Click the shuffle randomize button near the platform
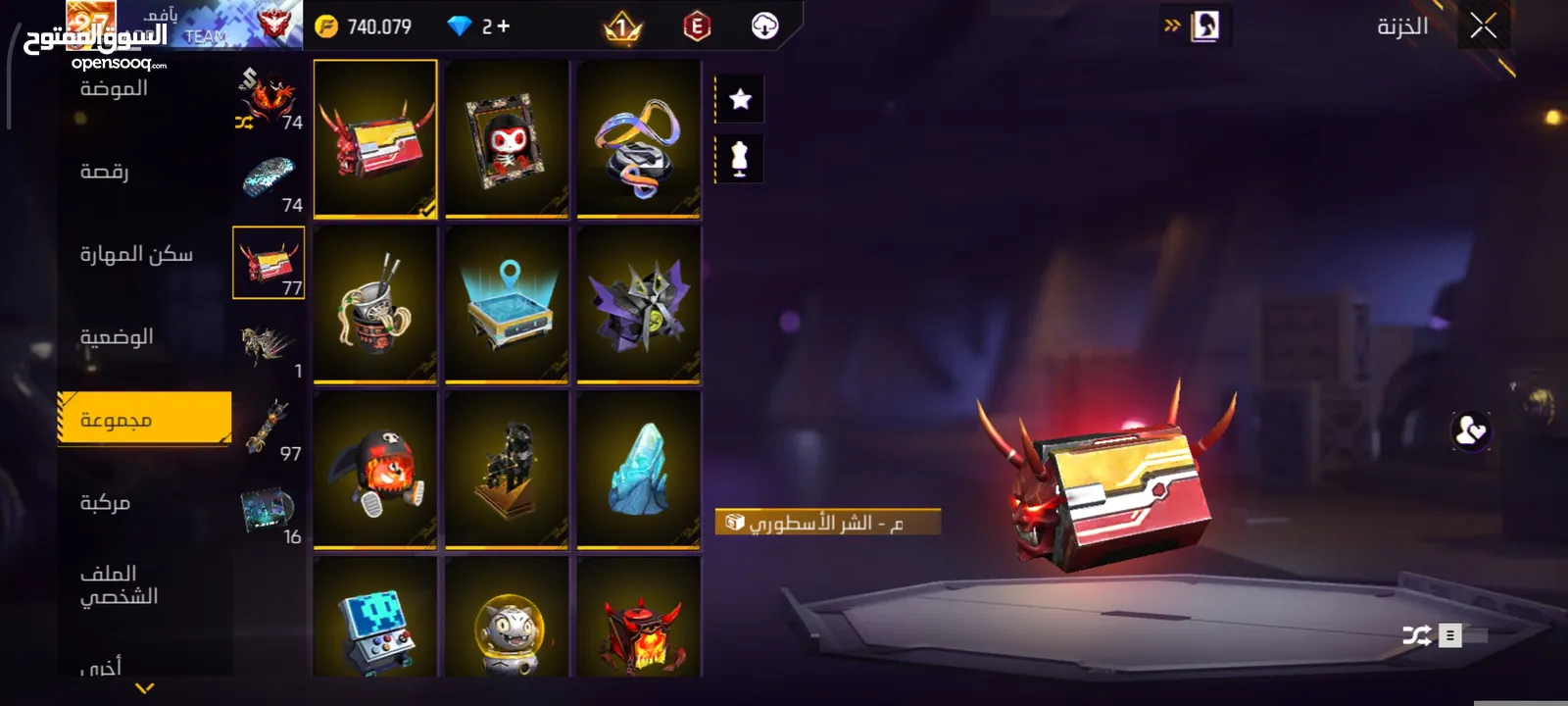Screen dimensions: 1568x706 pos(1416,635)
